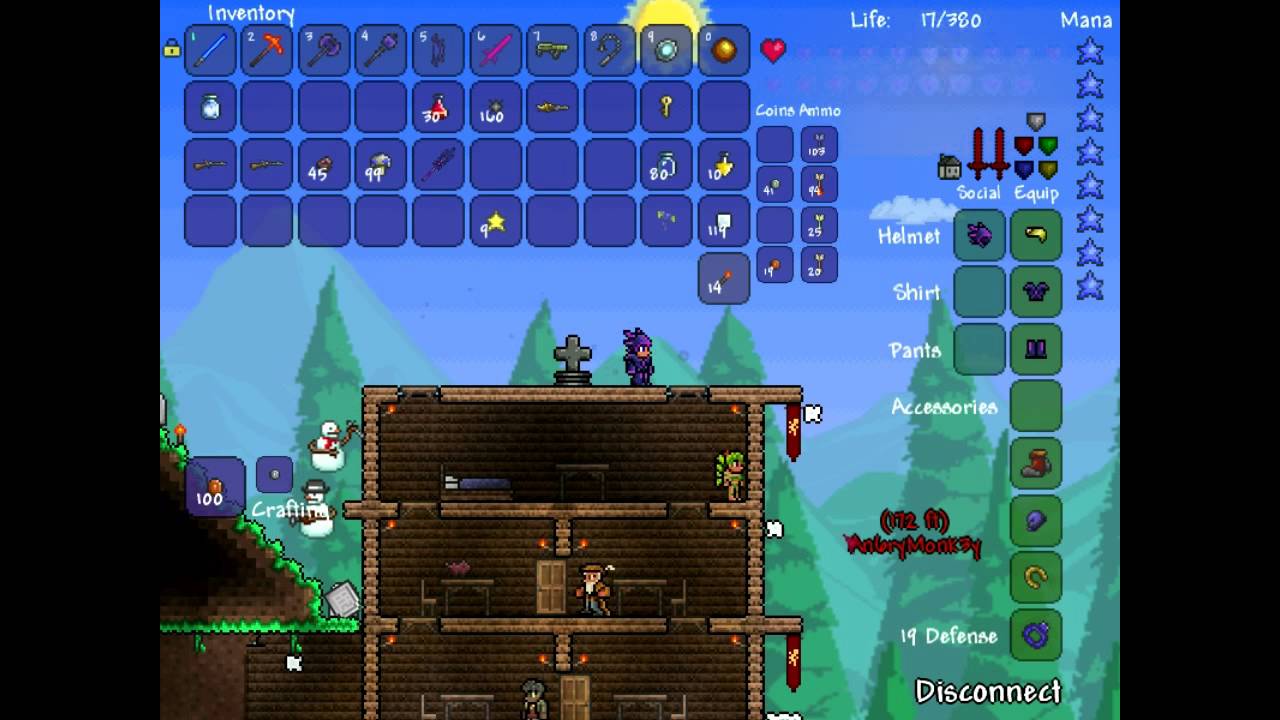Choose the red pickaxe in hotbar slot 2
Viewport: 1280px width, 720px height.
pyautogui.click(x=267, y=51)
